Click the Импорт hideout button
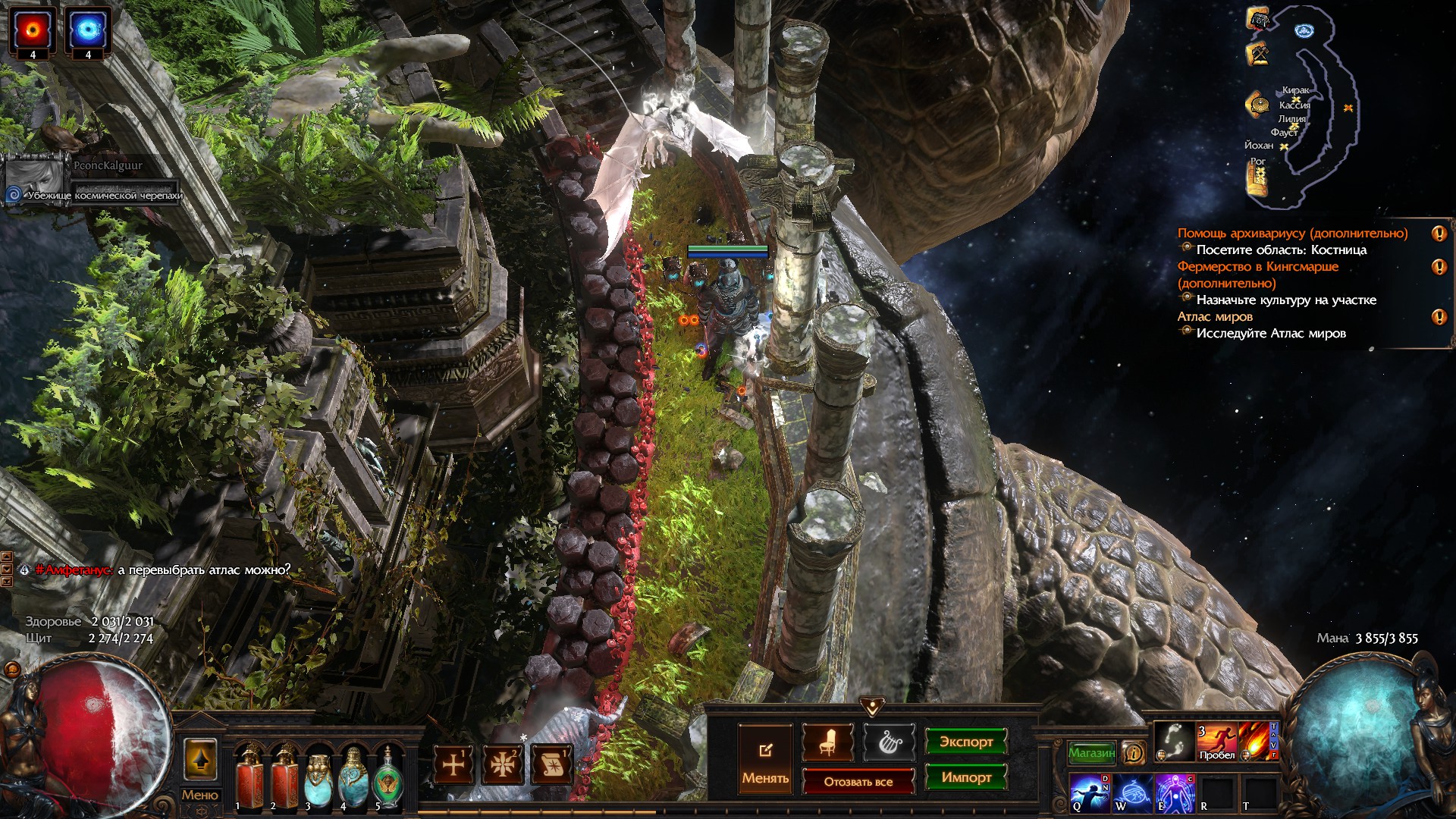The image size is (1456, 819). coord(965,777)
